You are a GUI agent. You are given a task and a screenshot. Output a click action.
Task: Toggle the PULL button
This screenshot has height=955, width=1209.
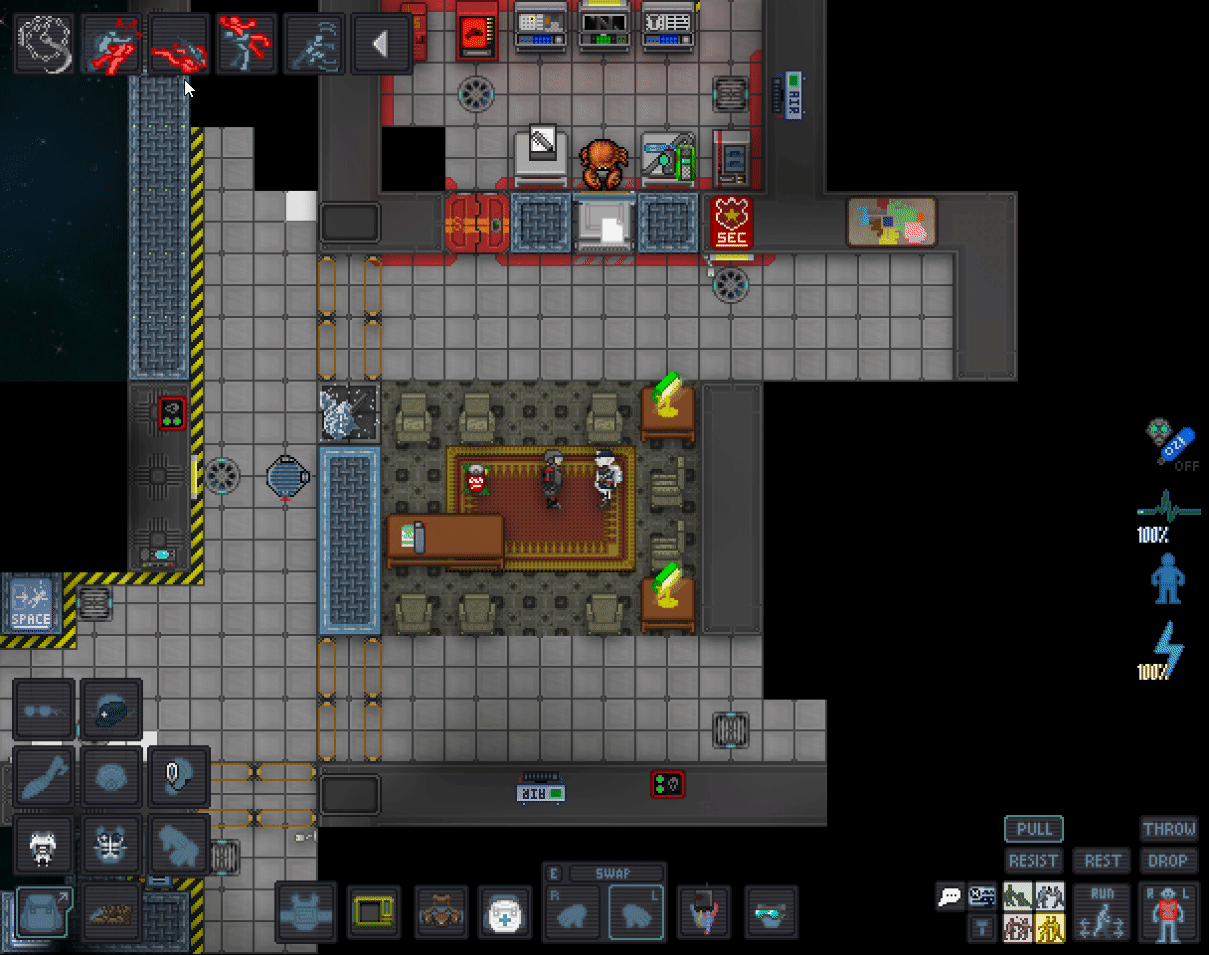tap(1034, 829)
